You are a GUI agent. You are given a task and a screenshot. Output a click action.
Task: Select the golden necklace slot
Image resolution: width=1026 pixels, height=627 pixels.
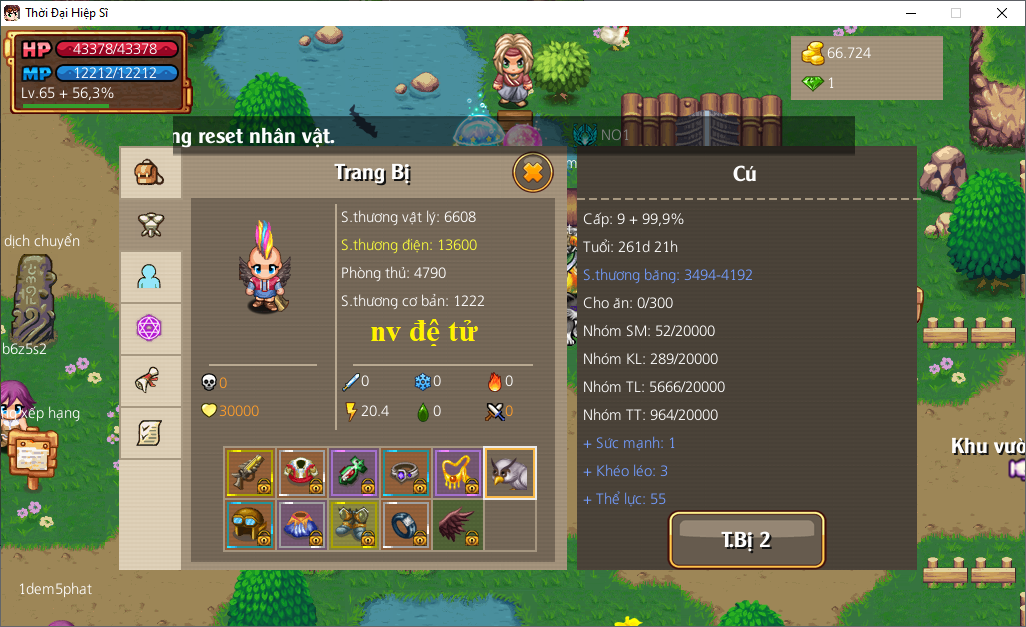[x=458, y=473]
